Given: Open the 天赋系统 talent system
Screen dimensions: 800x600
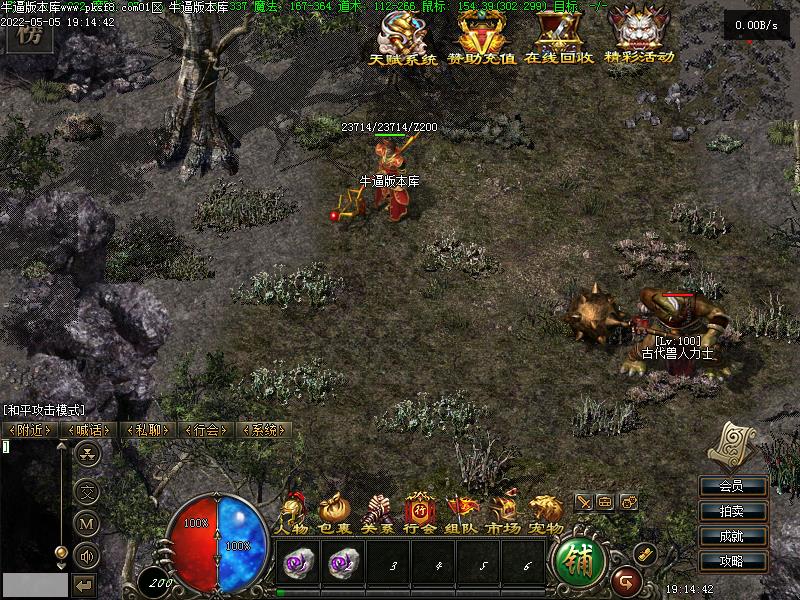Looking at the screenshot, I should (403, 37).
